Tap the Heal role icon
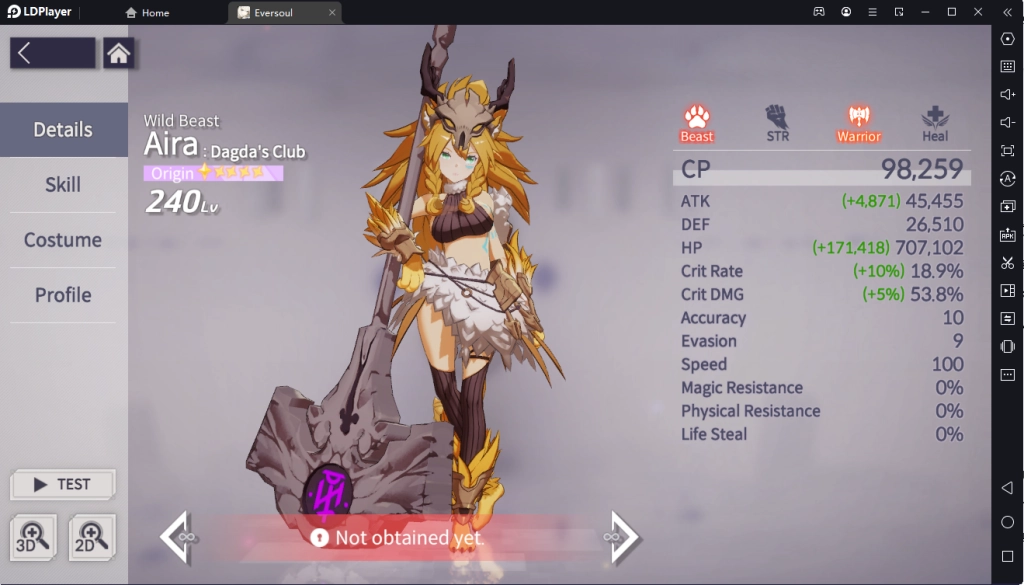This screenshot has height=585, width=1024. tap(935, 122)
